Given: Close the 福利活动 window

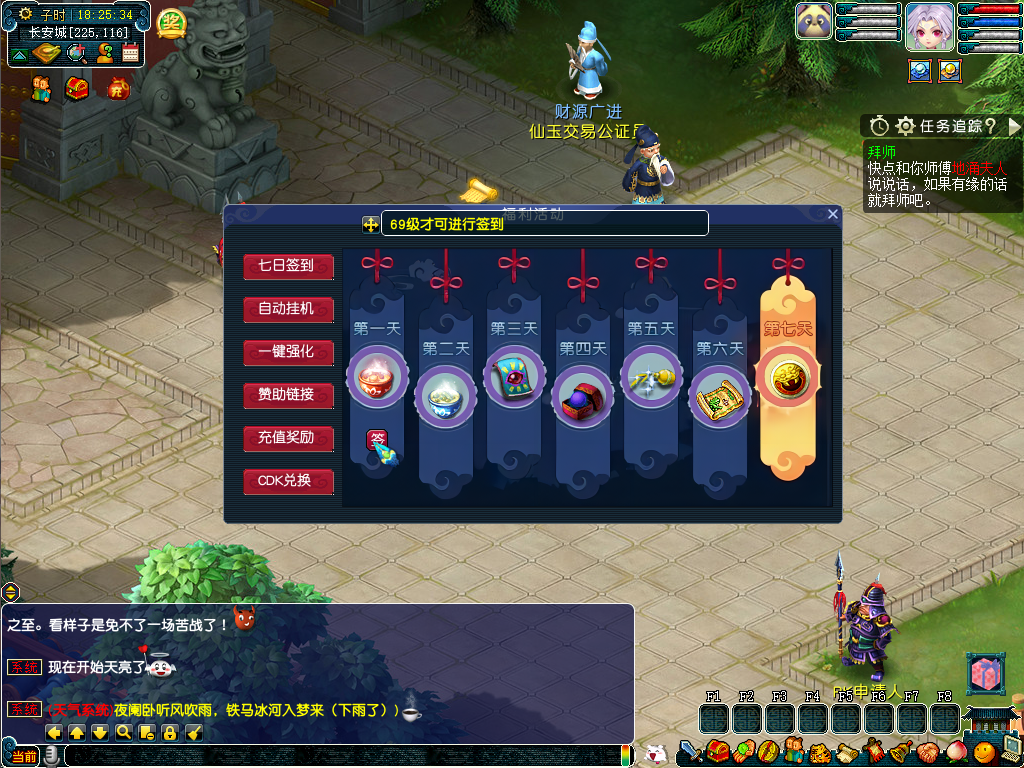Looking at the screenshot, I should [x=833, y=214].
